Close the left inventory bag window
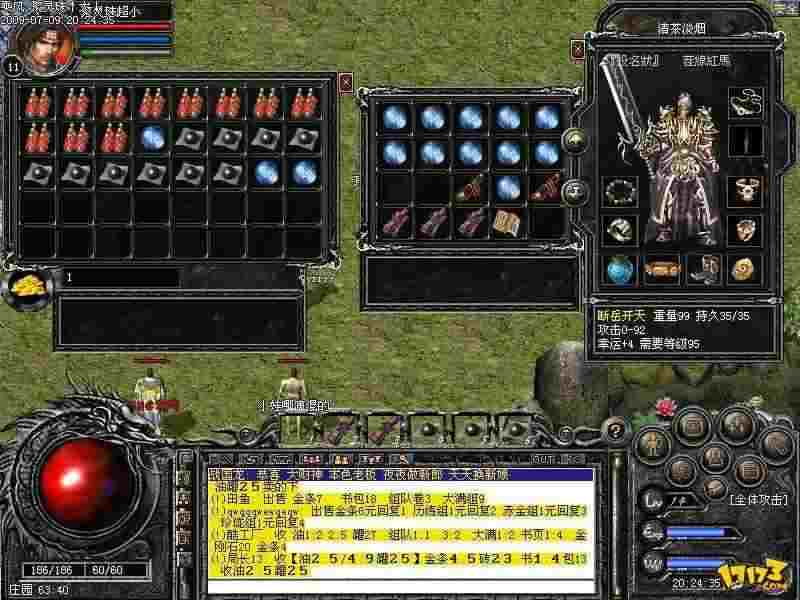 346,82
